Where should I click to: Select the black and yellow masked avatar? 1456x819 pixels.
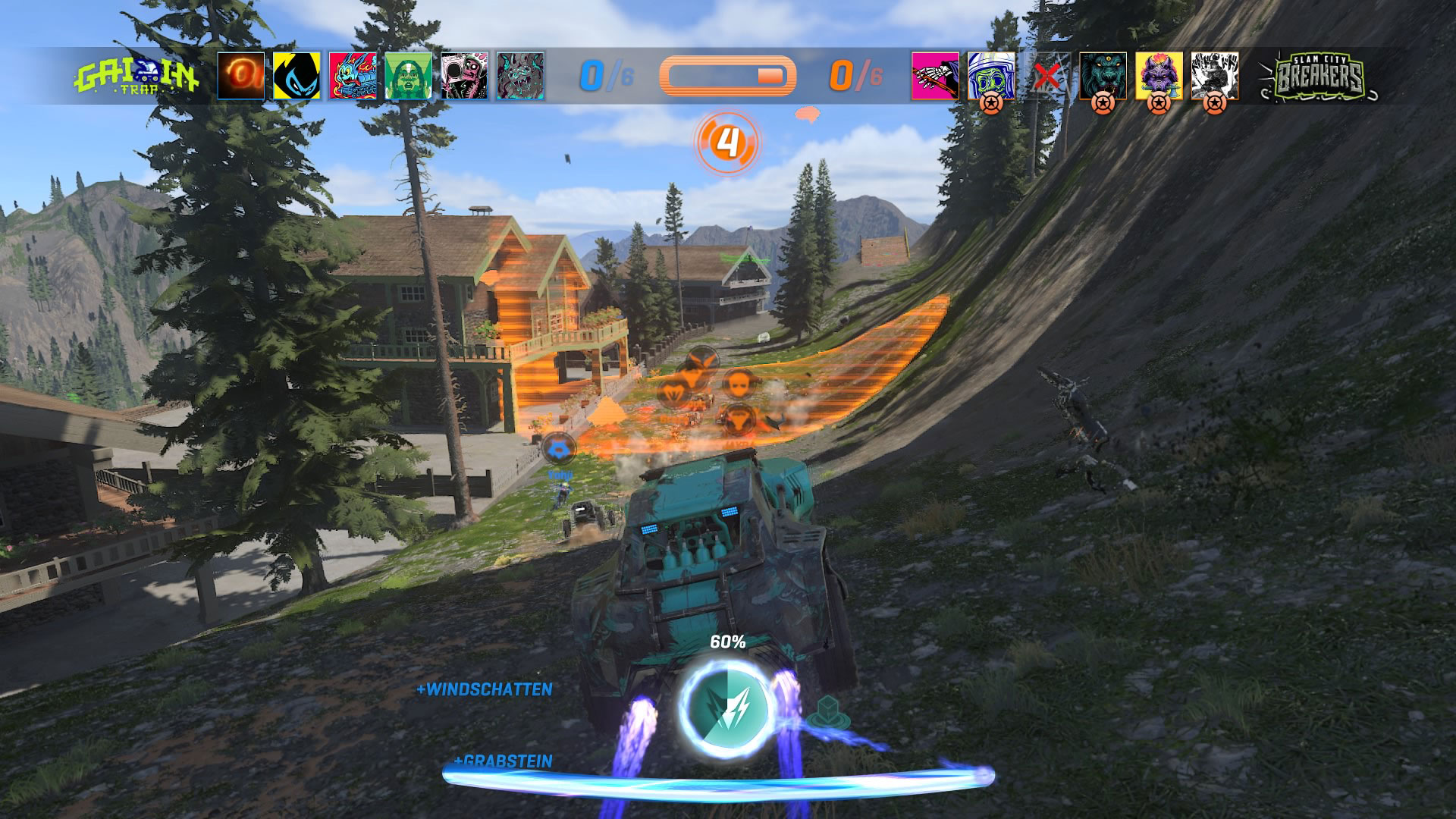click(297, 76)
